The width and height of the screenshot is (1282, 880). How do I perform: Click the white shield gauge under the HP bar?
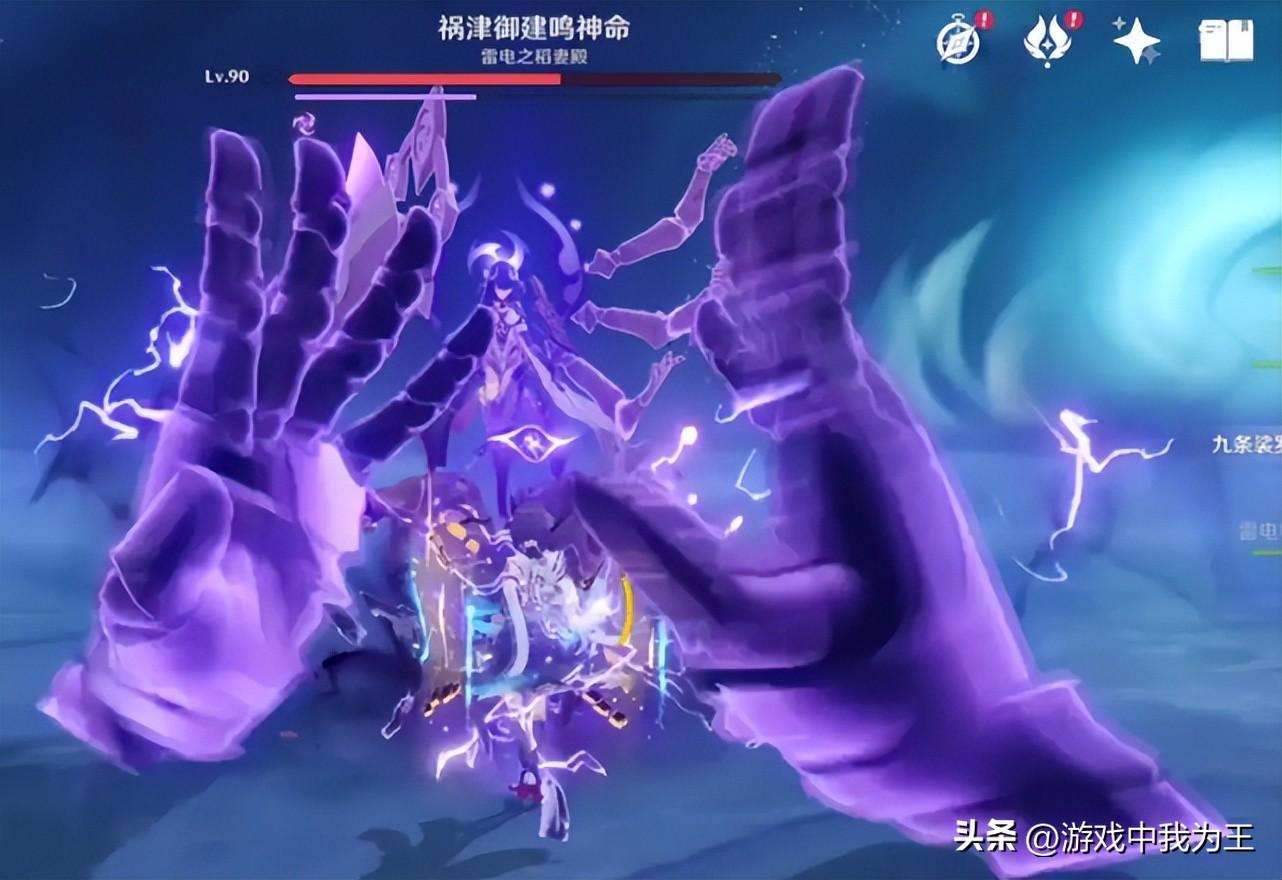pyautogui.click(x=385, y=96)
